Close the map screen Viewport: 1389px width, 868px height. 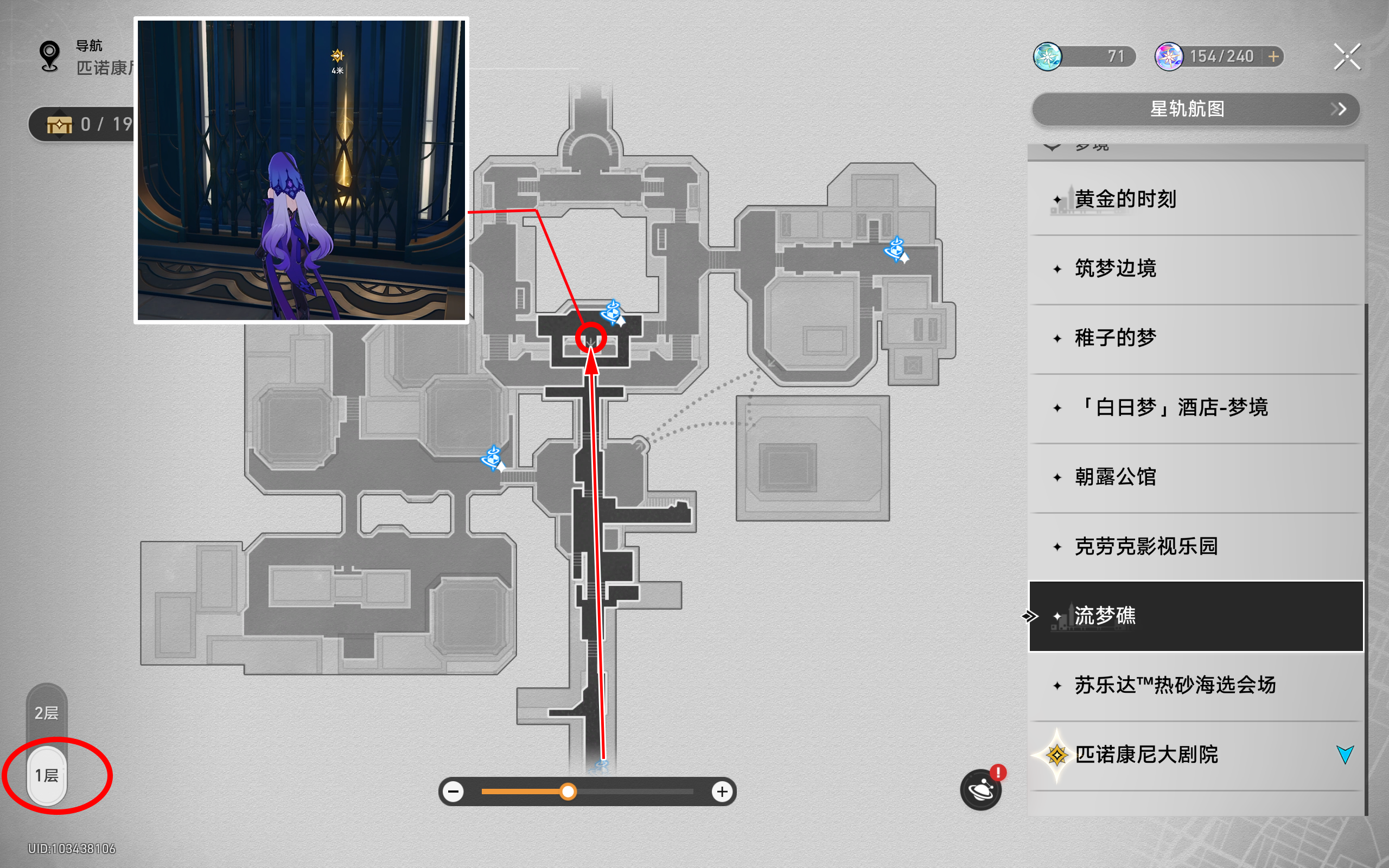click(1347, 57)
